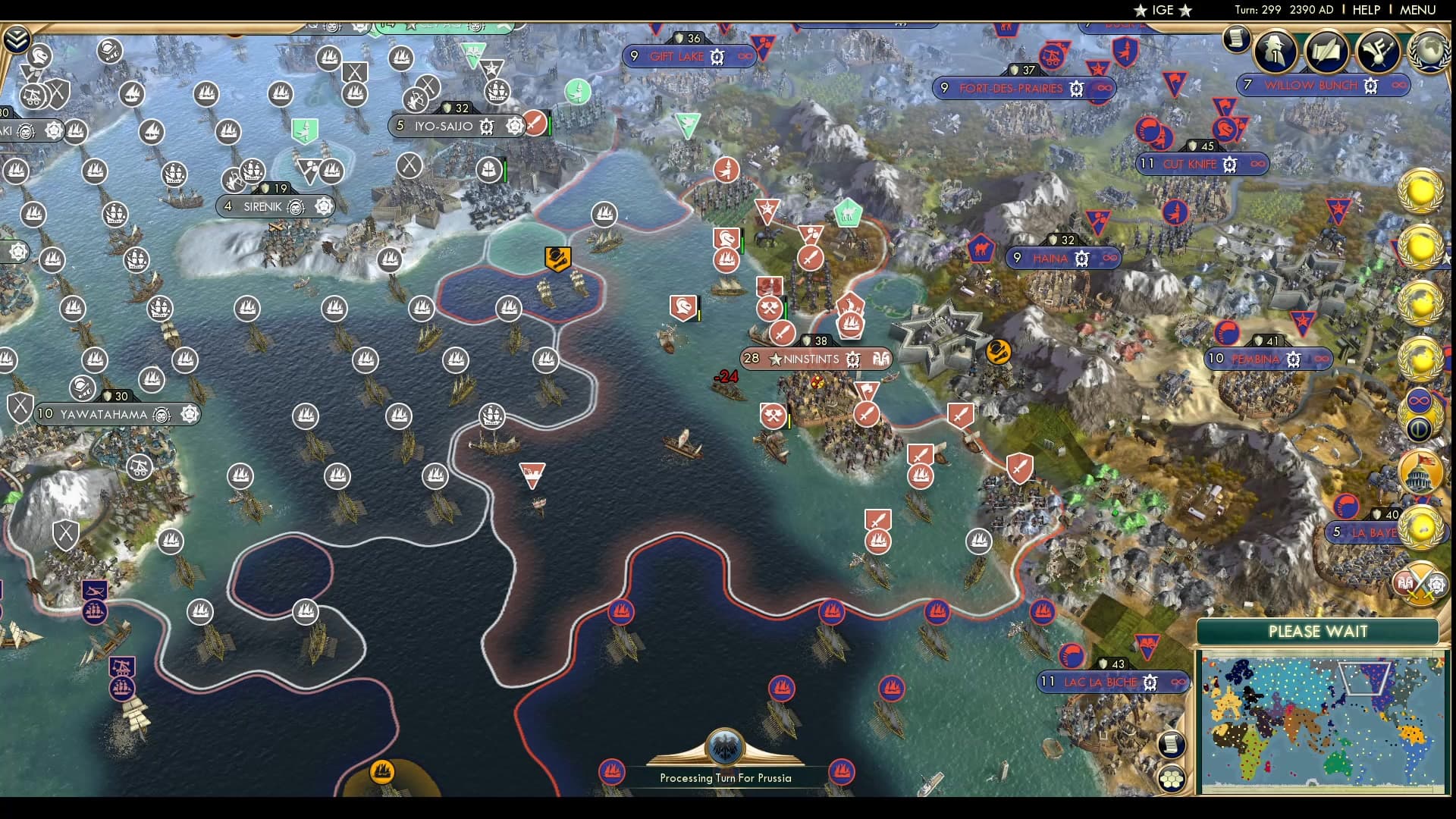Select the Cut Knife city banner
This screenshot has height=819, width=1456.
click(1192, 164)
